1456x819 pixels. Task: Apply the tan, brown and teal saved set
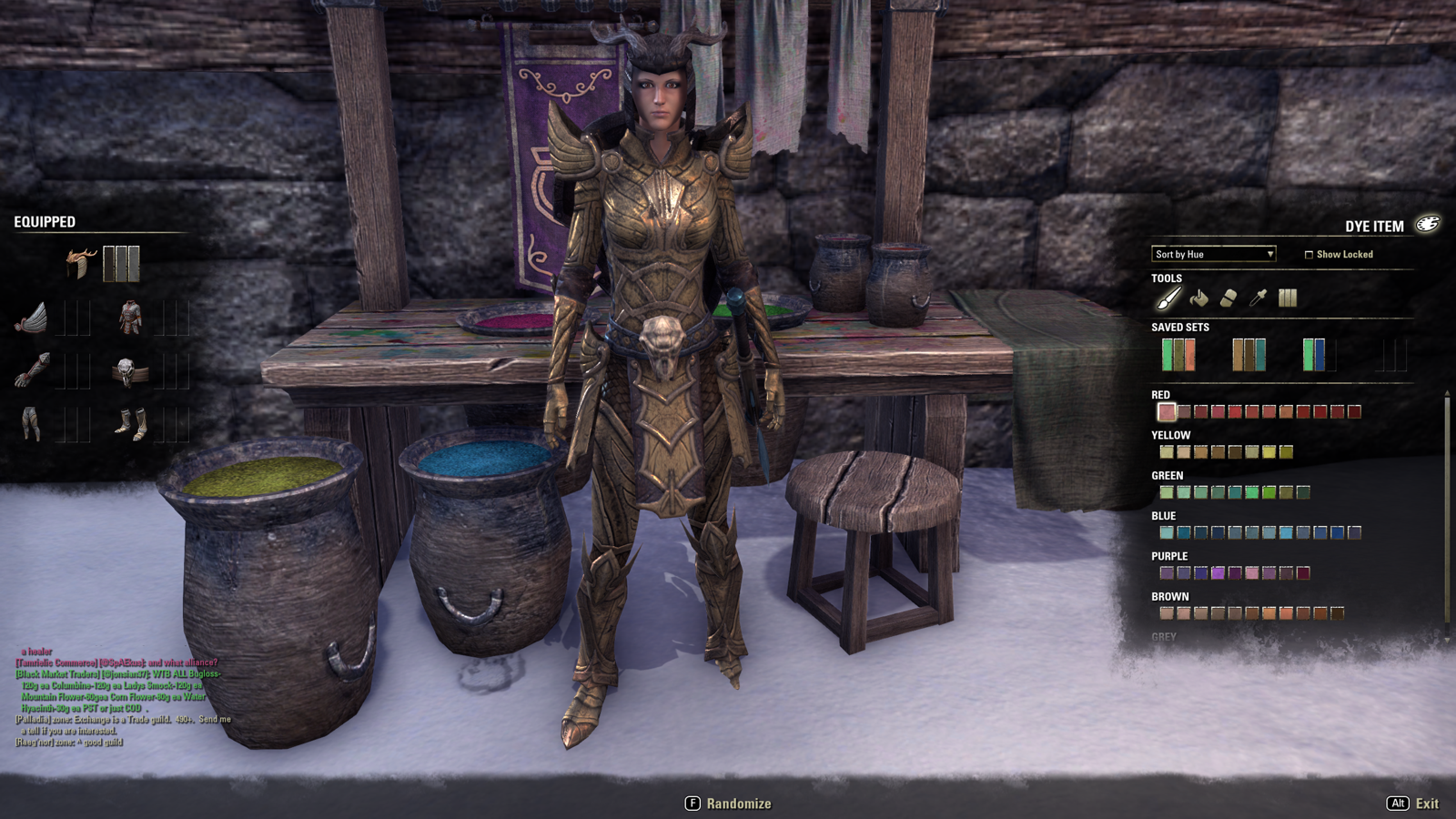[x=1249, y=355]
